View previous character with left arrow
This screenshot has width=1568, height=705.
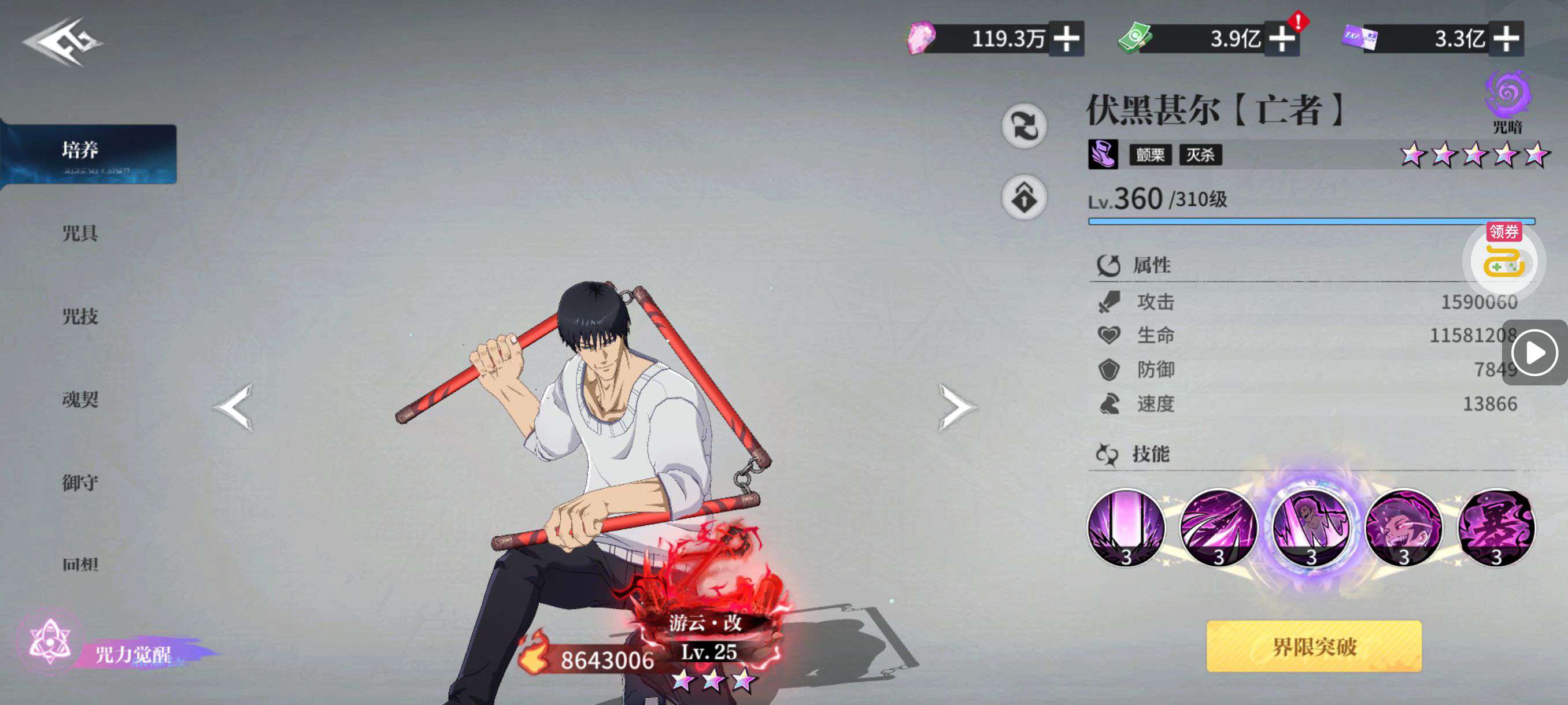234,407
